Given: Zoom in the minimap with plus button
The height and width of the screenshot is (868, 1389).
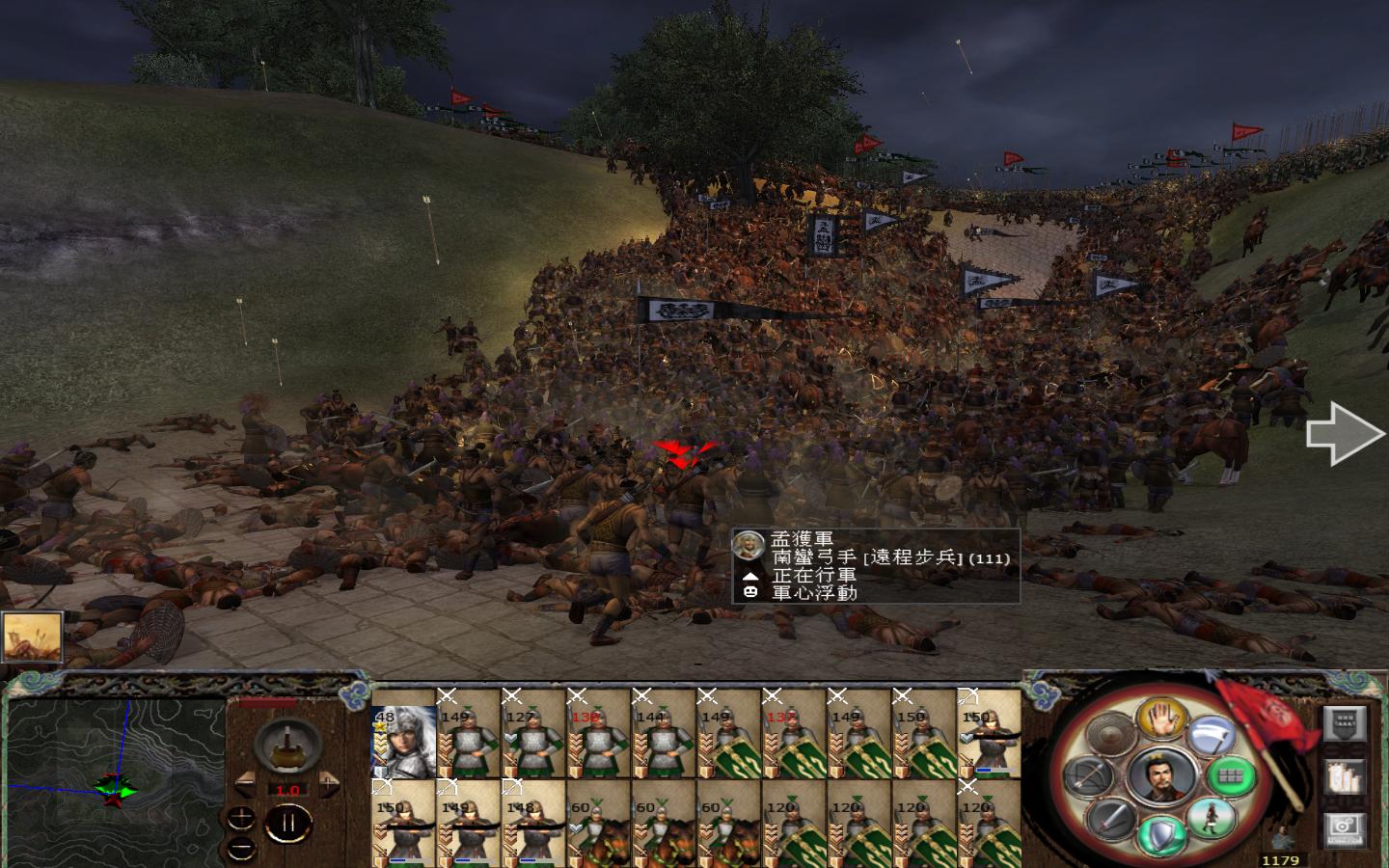Looking at the screenshot, I should point(241,817).
